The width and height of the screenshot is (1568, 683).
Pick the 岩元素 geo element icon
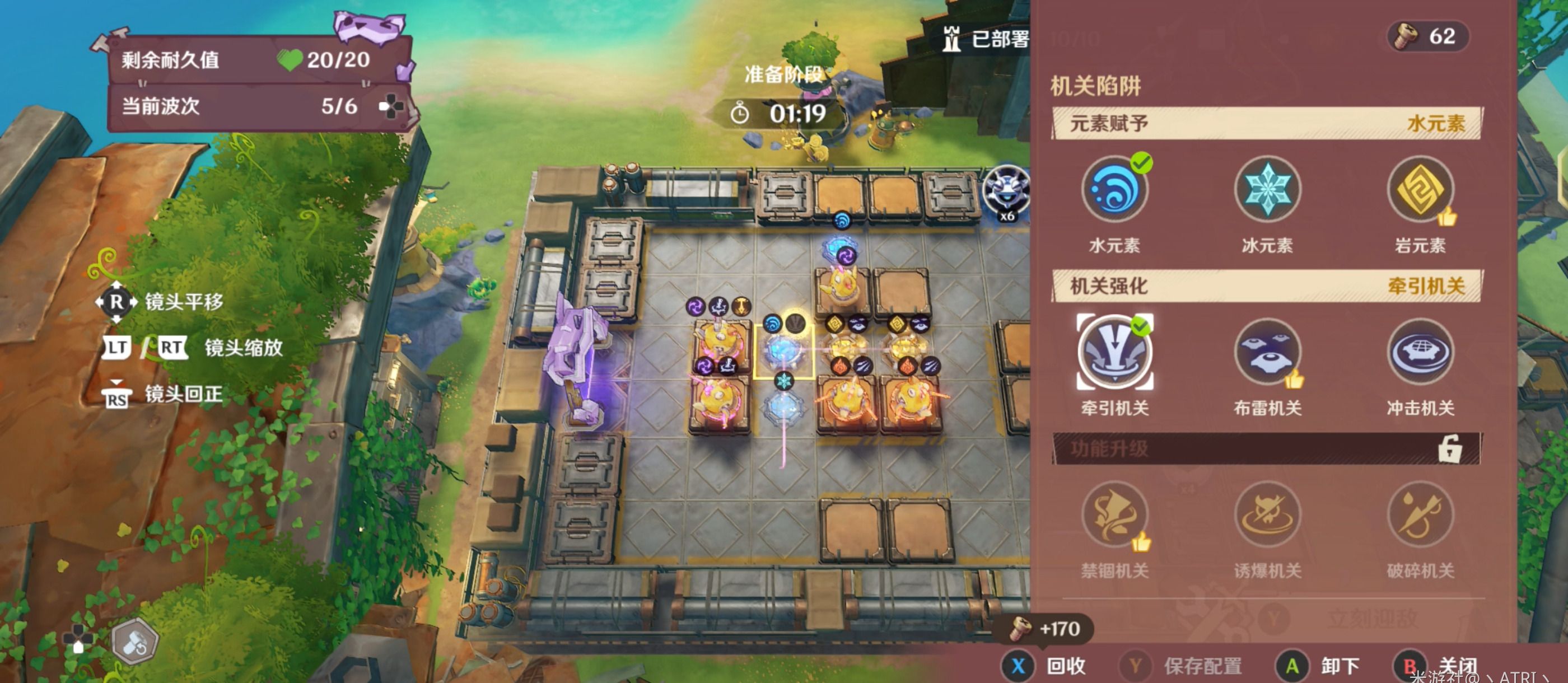click(x=1420, y=189)
